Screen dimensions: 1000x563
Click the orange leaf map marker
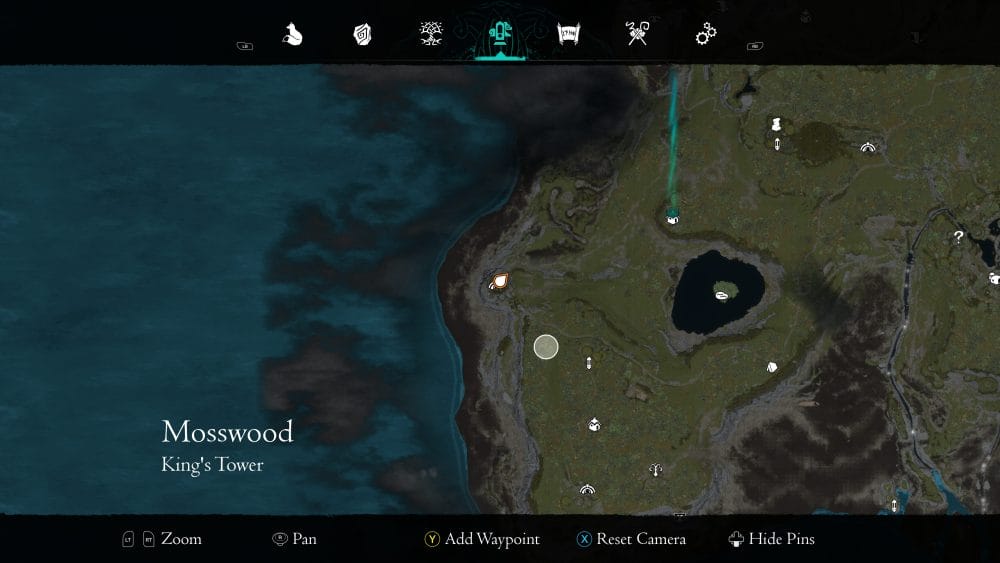click(500, 281)
